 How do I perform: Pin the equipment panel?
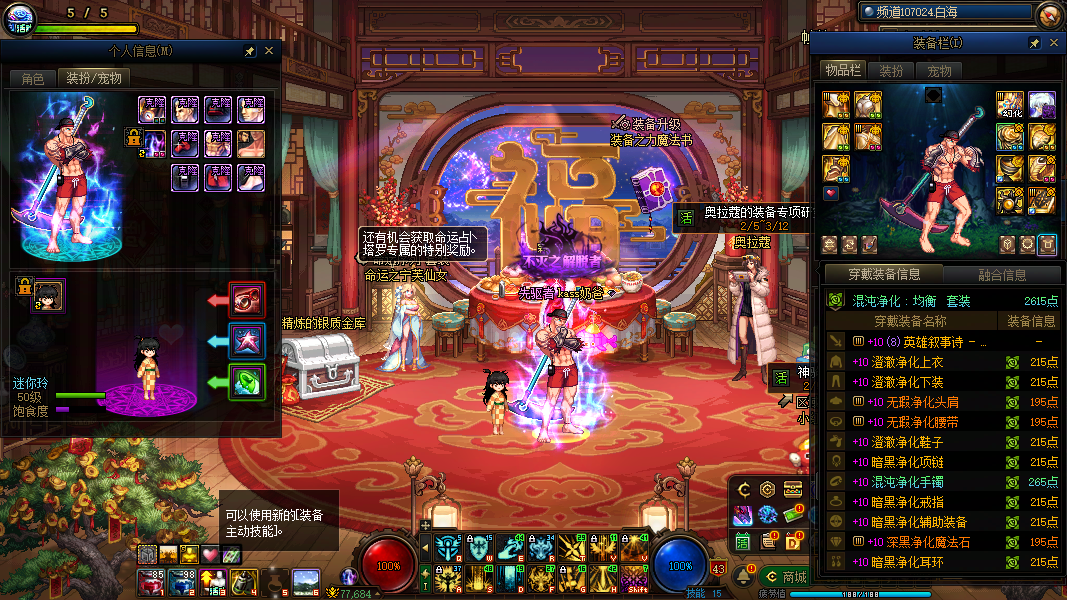pyautogui.click(x=1034, y=43)
